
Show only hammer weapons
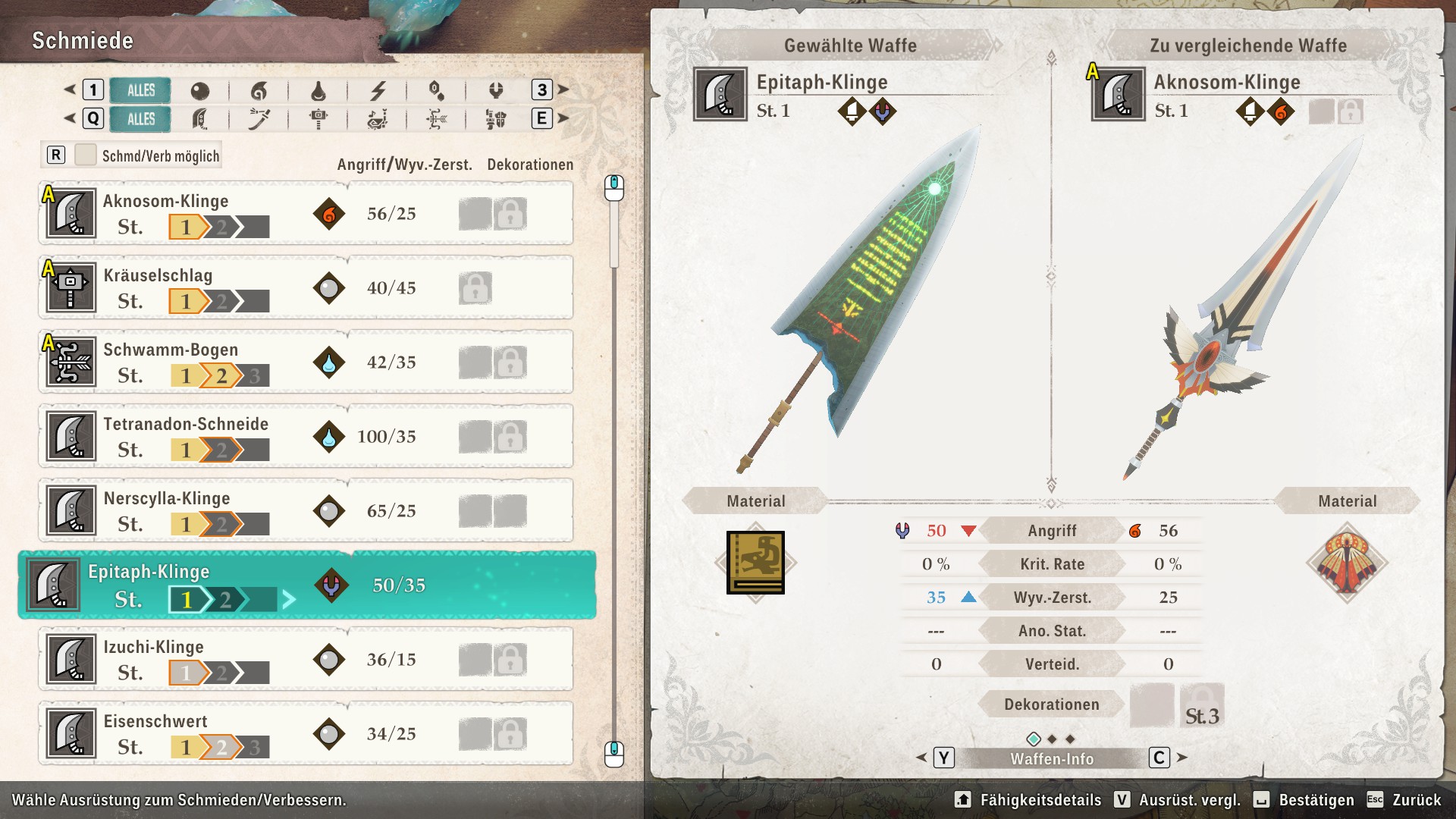pos(318,119)
